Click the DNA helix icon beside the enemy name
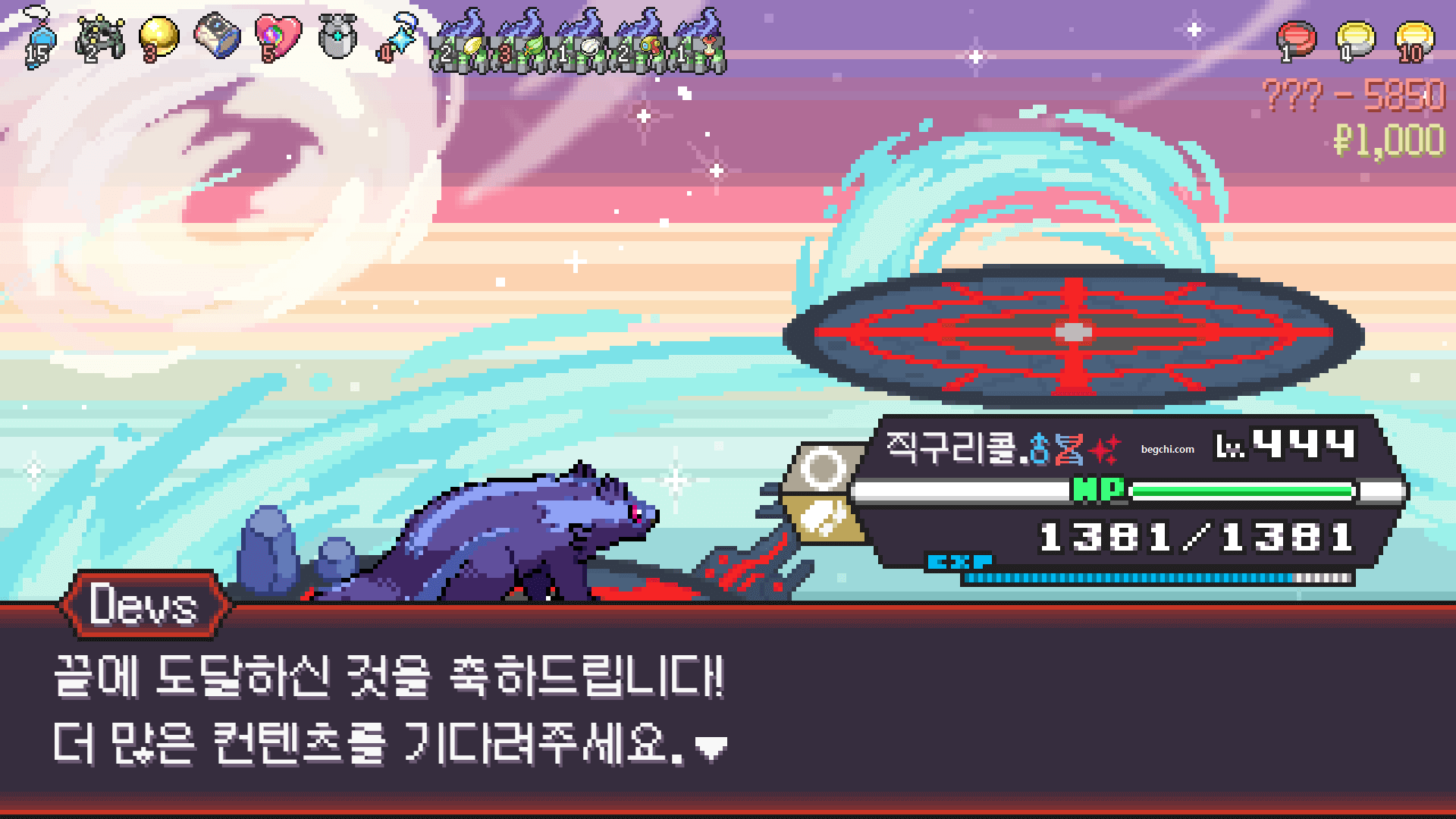 tap(1068, 449)
